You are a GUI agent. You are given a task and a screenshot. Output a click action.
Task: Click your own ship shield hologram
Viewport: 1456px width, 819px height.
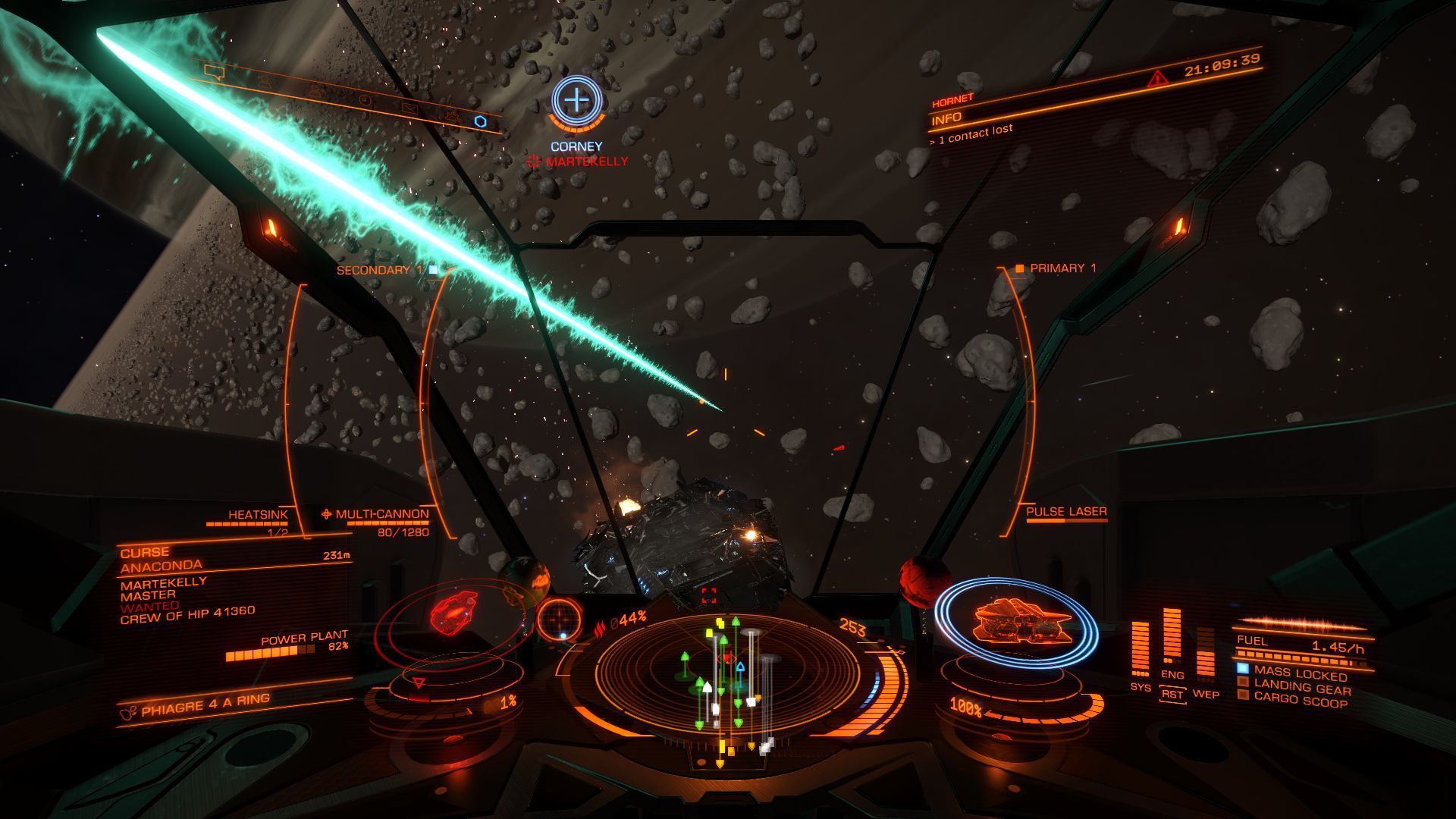[x=1016, y=622]
